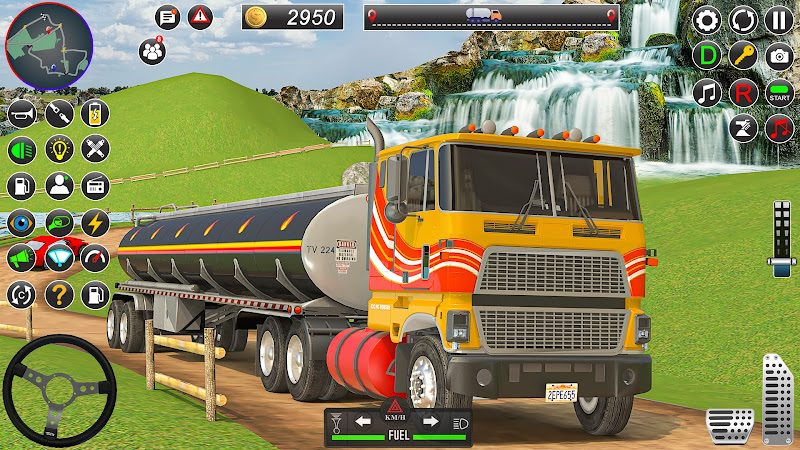Shift into Drive with the green D

(707, 55)
